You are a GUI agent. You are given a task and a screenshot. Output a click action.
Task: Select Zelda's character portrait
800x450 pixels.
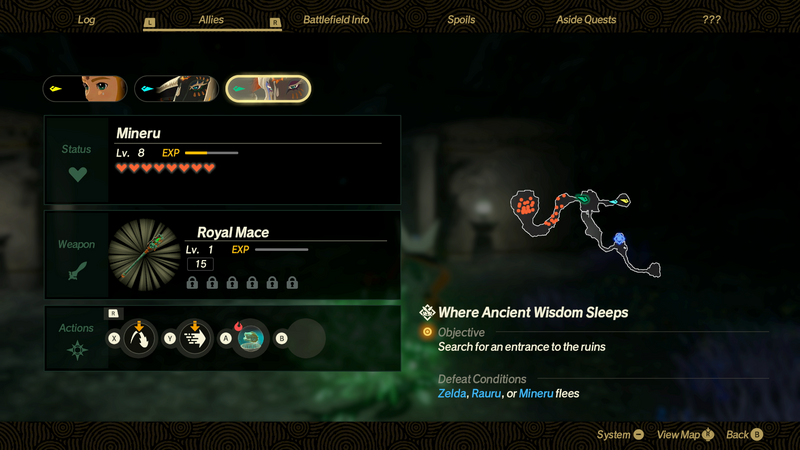coord(85,89)
